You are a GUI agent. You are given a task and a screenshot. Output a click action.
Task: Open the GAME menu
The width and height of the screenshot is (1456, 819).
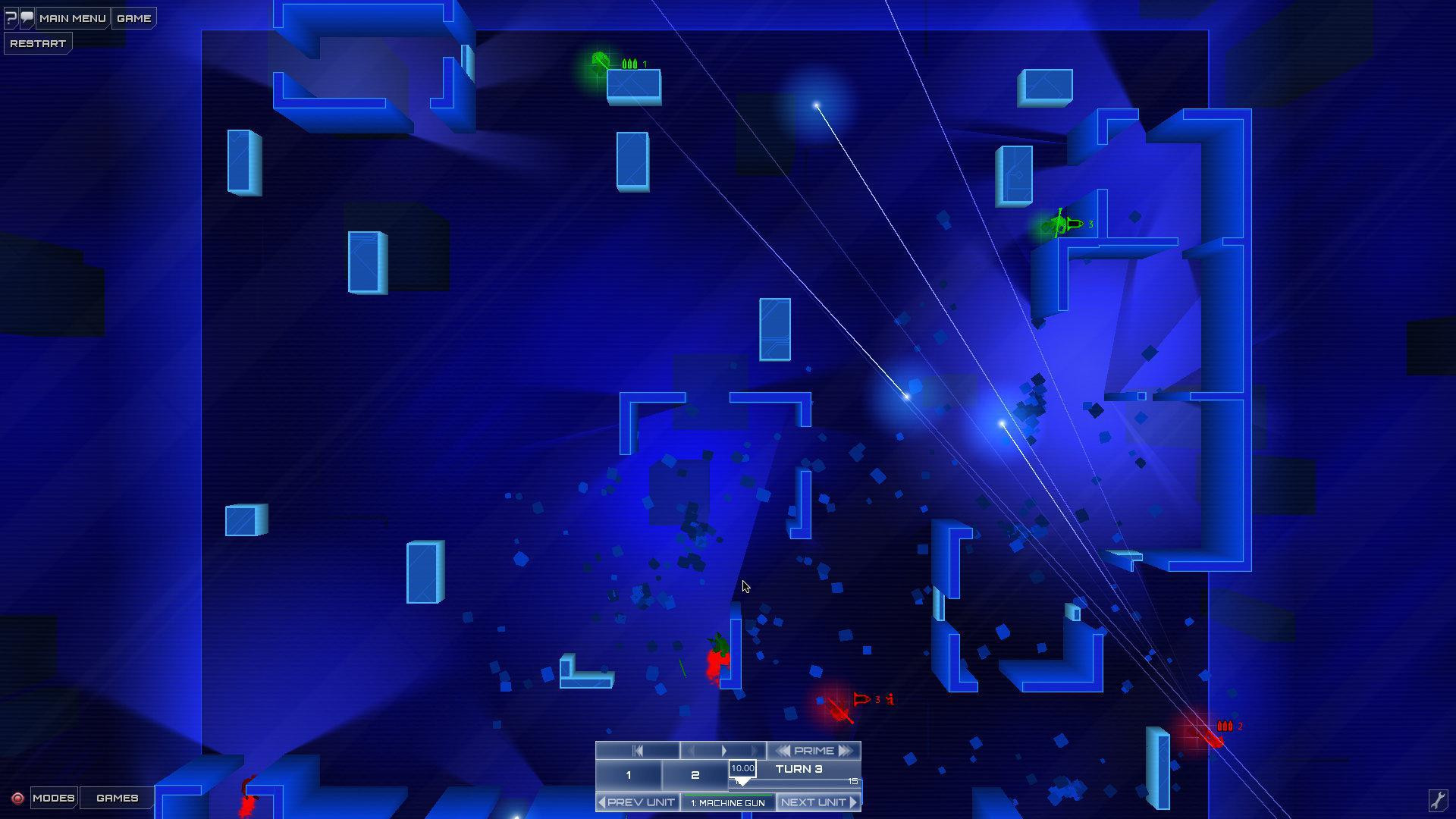click(x=133, y=18)
